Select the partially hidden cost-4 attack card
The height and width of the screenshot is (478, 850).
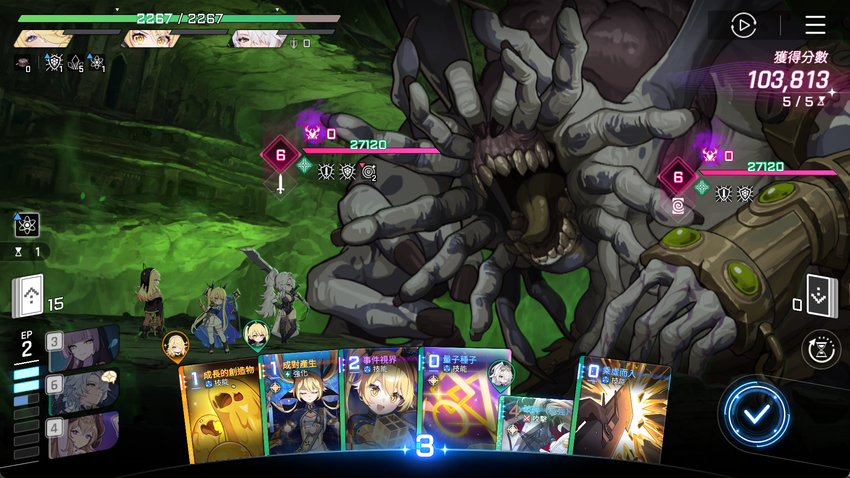pos(536,425)
